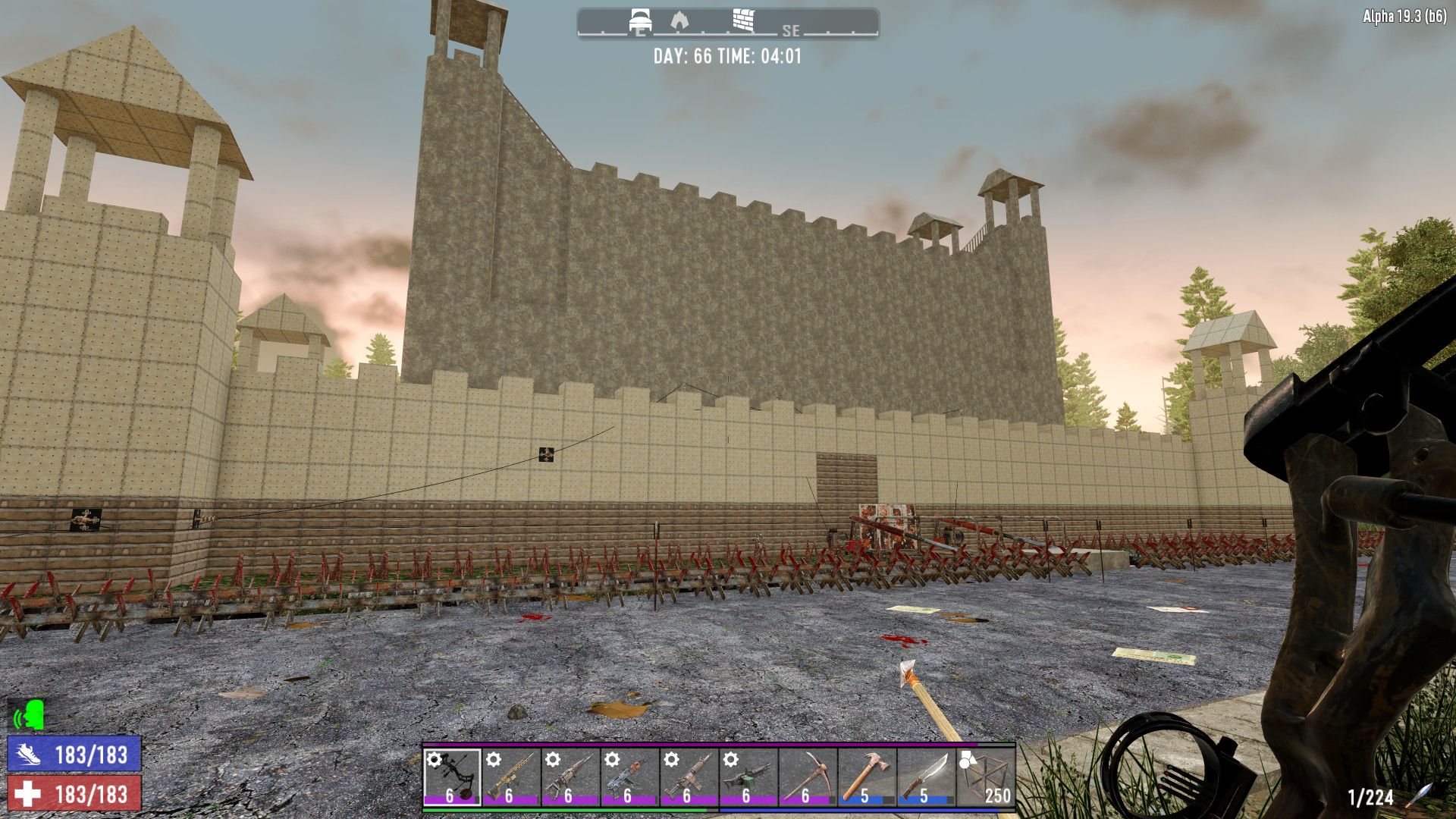Screen dimensions: 1456x819
Task: Click the DAY 66 time display
Action: (x=730, y=55)
